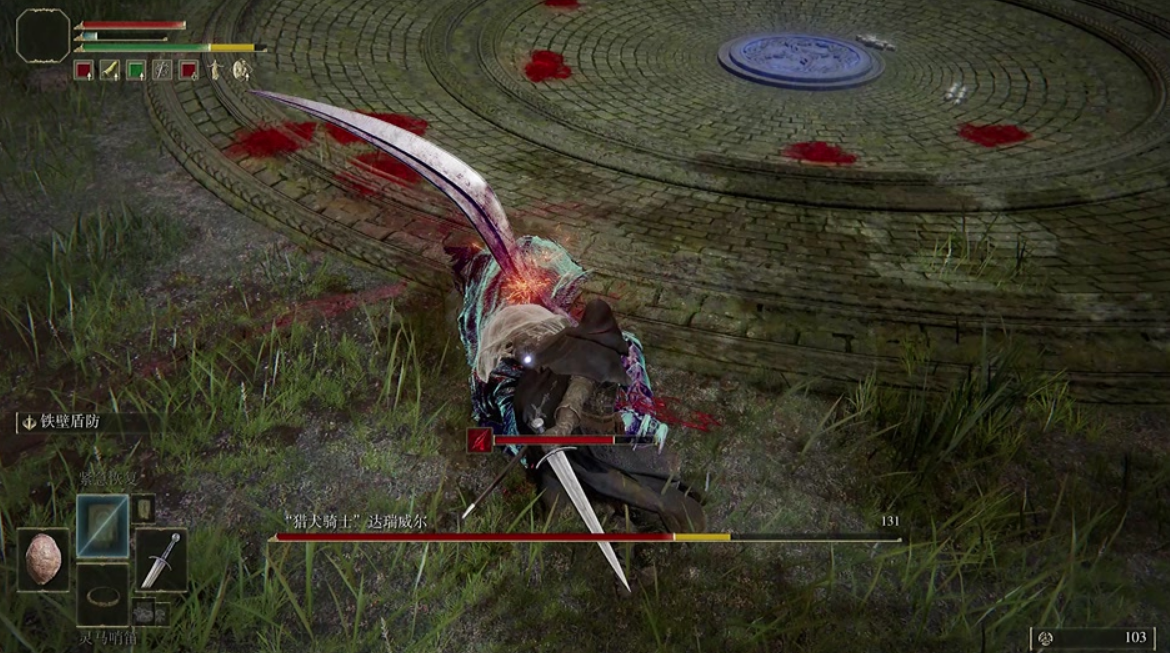Viewport: 1170px width, 653px height.
Task: Select the shield in the left-hand slot
Action: 43,558
